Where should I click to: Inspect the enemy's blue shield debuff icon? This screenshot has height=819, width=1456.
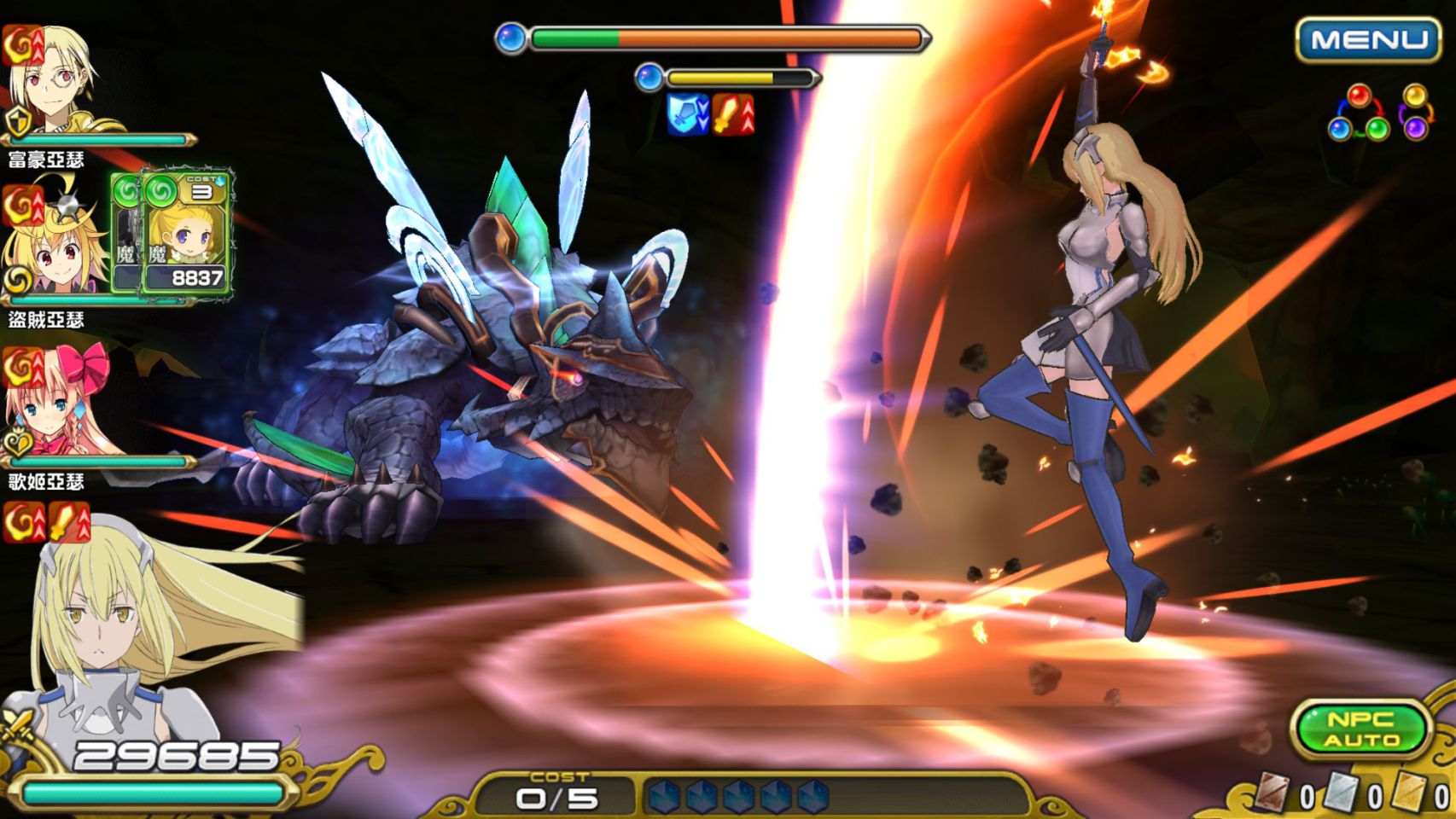pos(688,114)
